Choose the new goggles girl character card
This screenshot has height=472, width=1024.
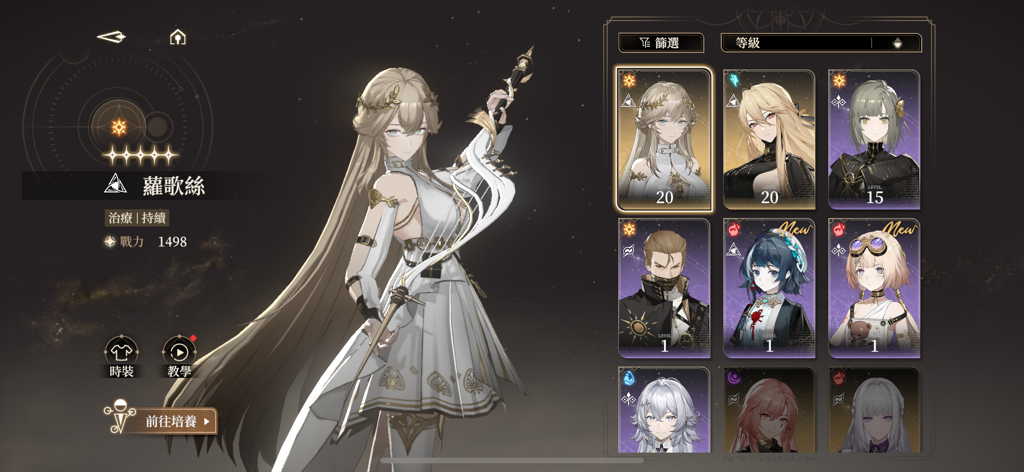tap(874, 287)
